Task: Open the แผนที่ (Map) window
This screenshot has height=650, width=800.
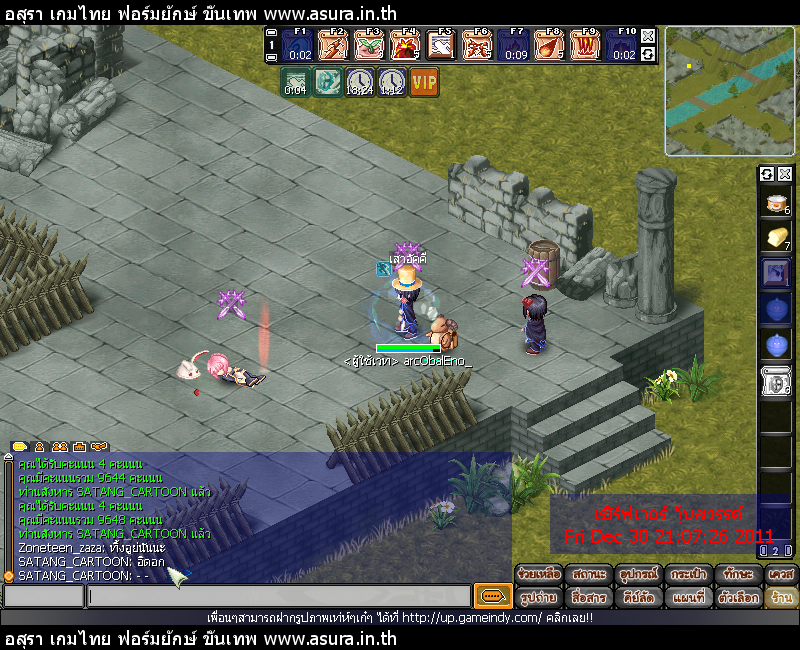Action: 688,597
